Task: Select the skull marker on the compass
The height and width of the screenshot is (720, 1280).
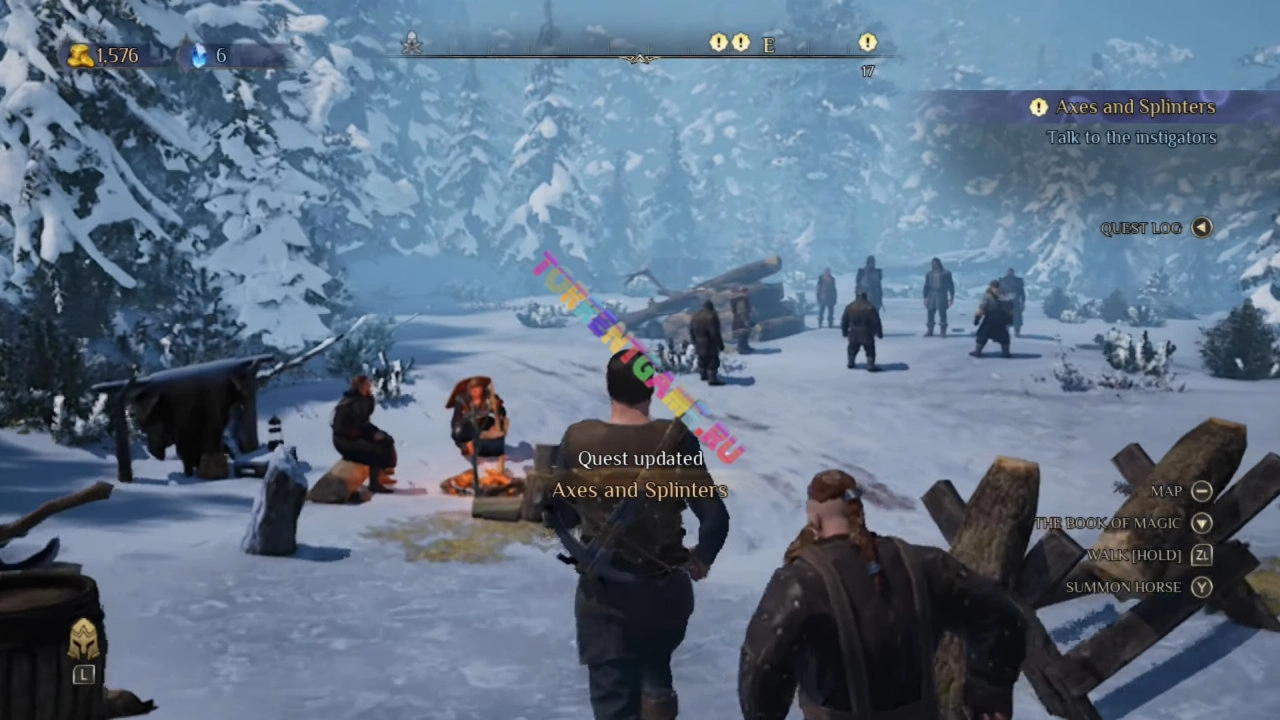Action: pos(411,43)
